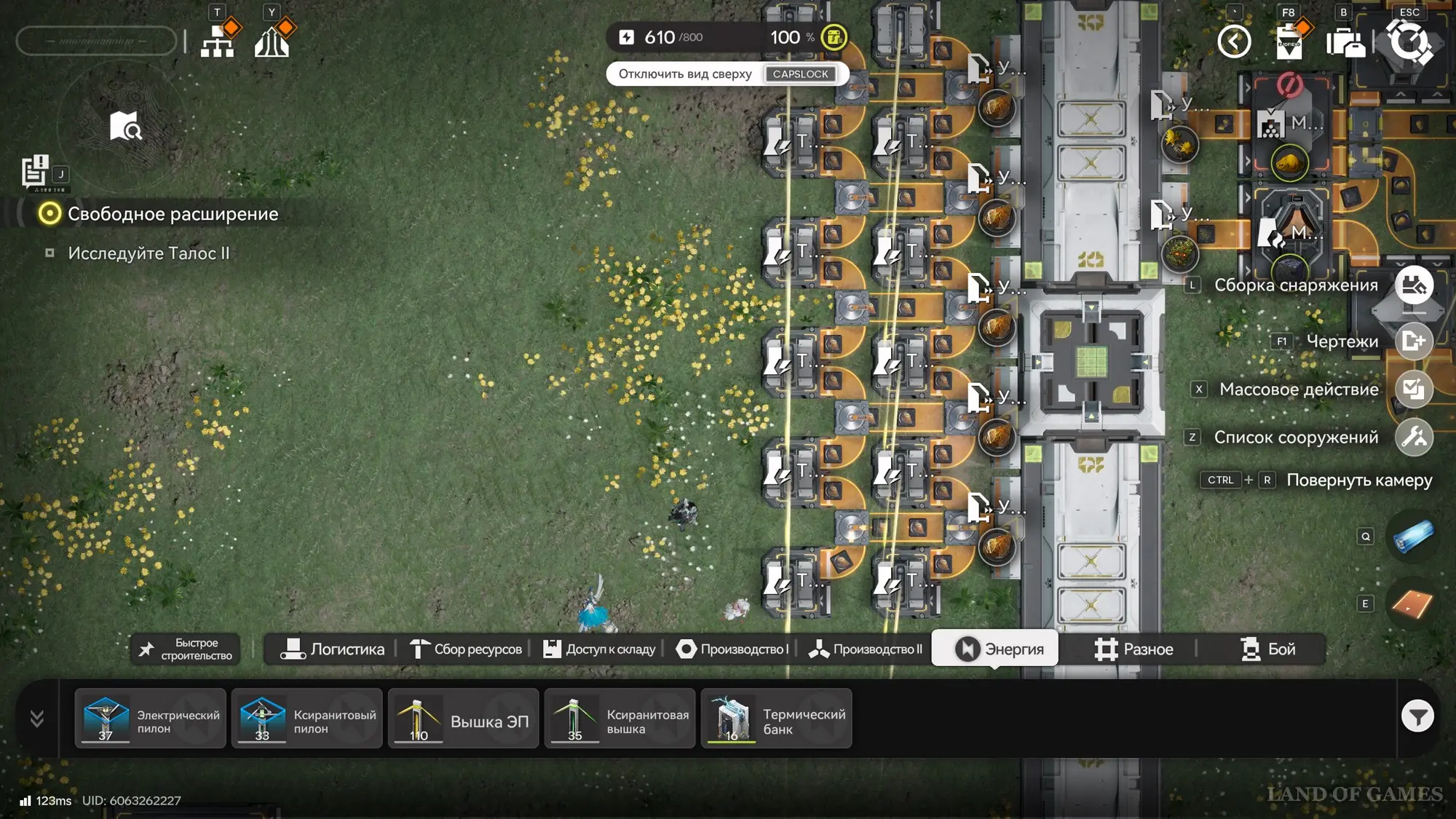Screen dimensions: 1456x819
Task: Activate Массовое действие mass action
Action: click(1414, 389)
